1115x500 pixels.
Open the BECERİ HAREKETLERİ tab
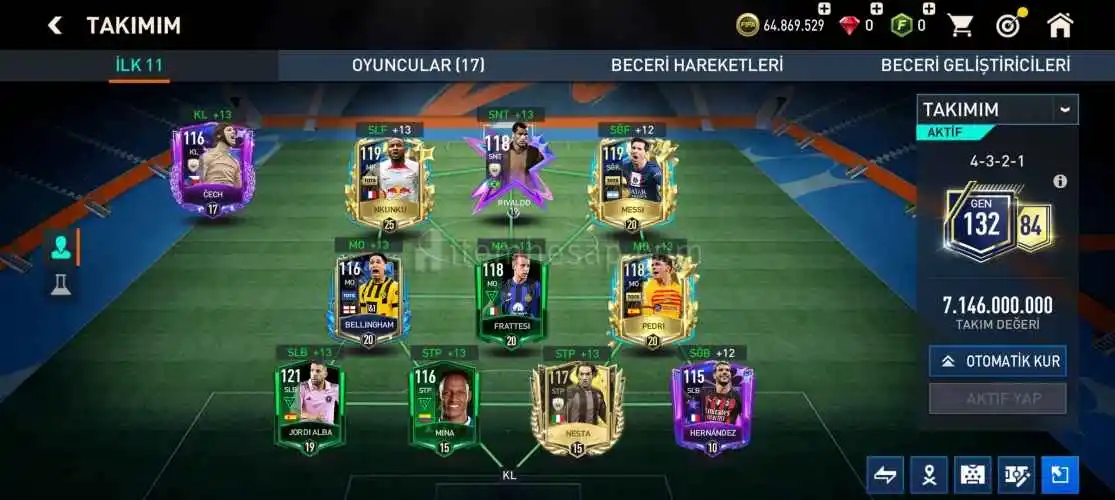697,65
